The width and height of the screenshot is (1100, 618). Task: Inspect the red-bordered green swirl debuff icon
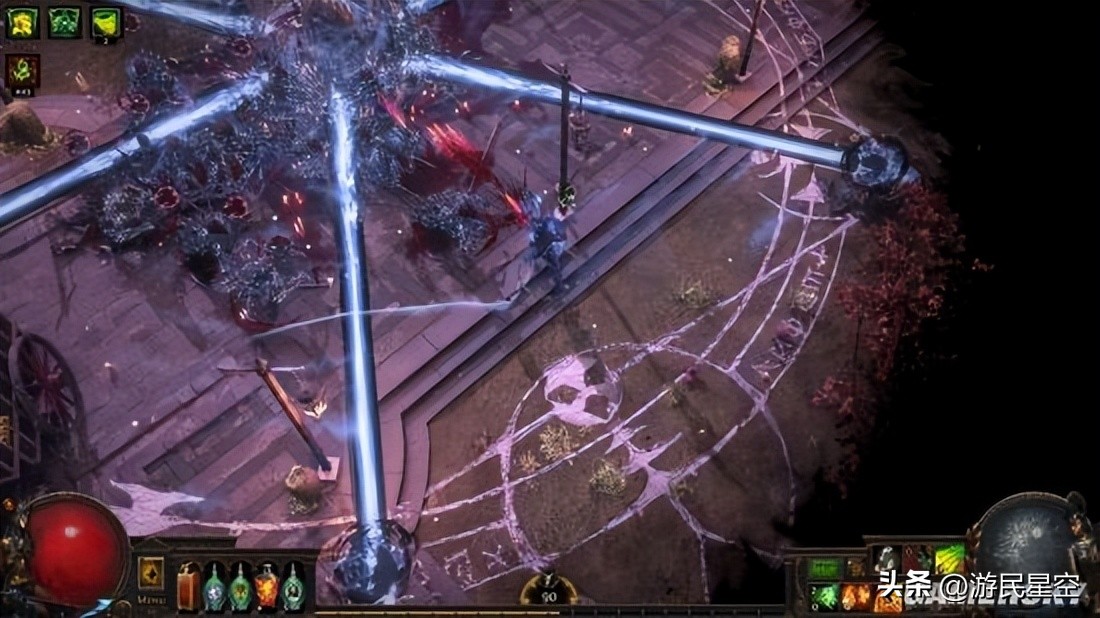(22, 71)
